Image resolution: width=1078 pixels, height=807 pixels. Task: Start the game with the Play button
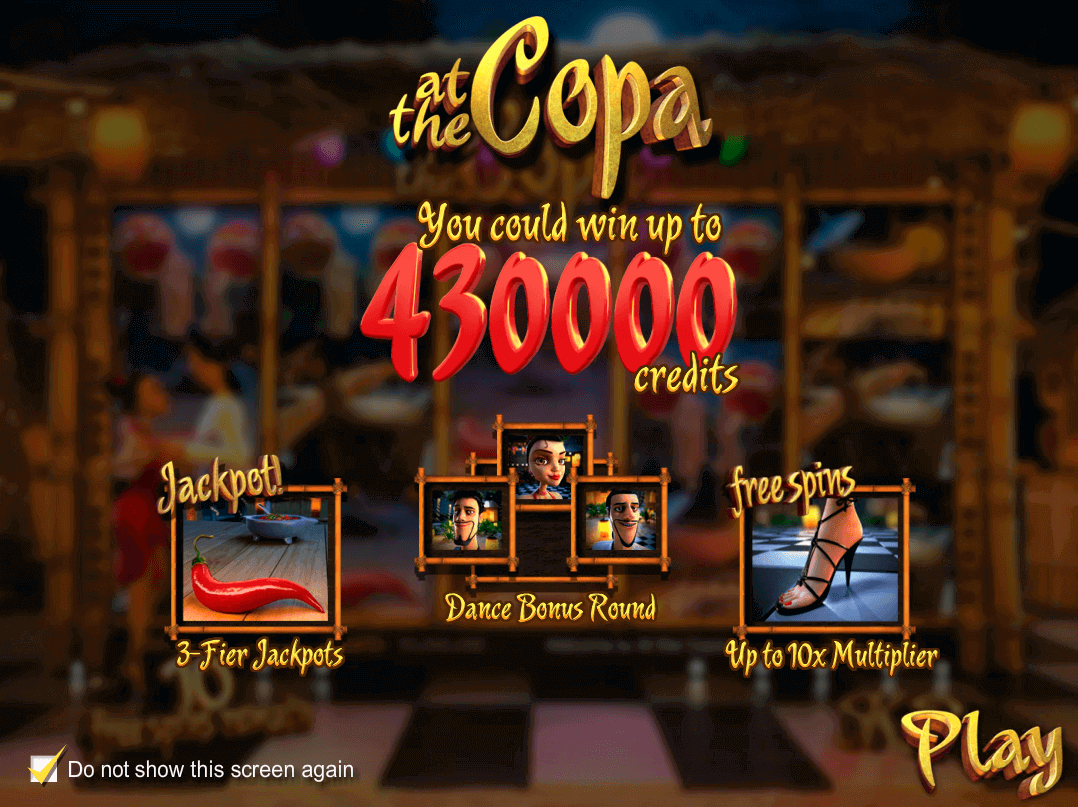tap(980, 747)
